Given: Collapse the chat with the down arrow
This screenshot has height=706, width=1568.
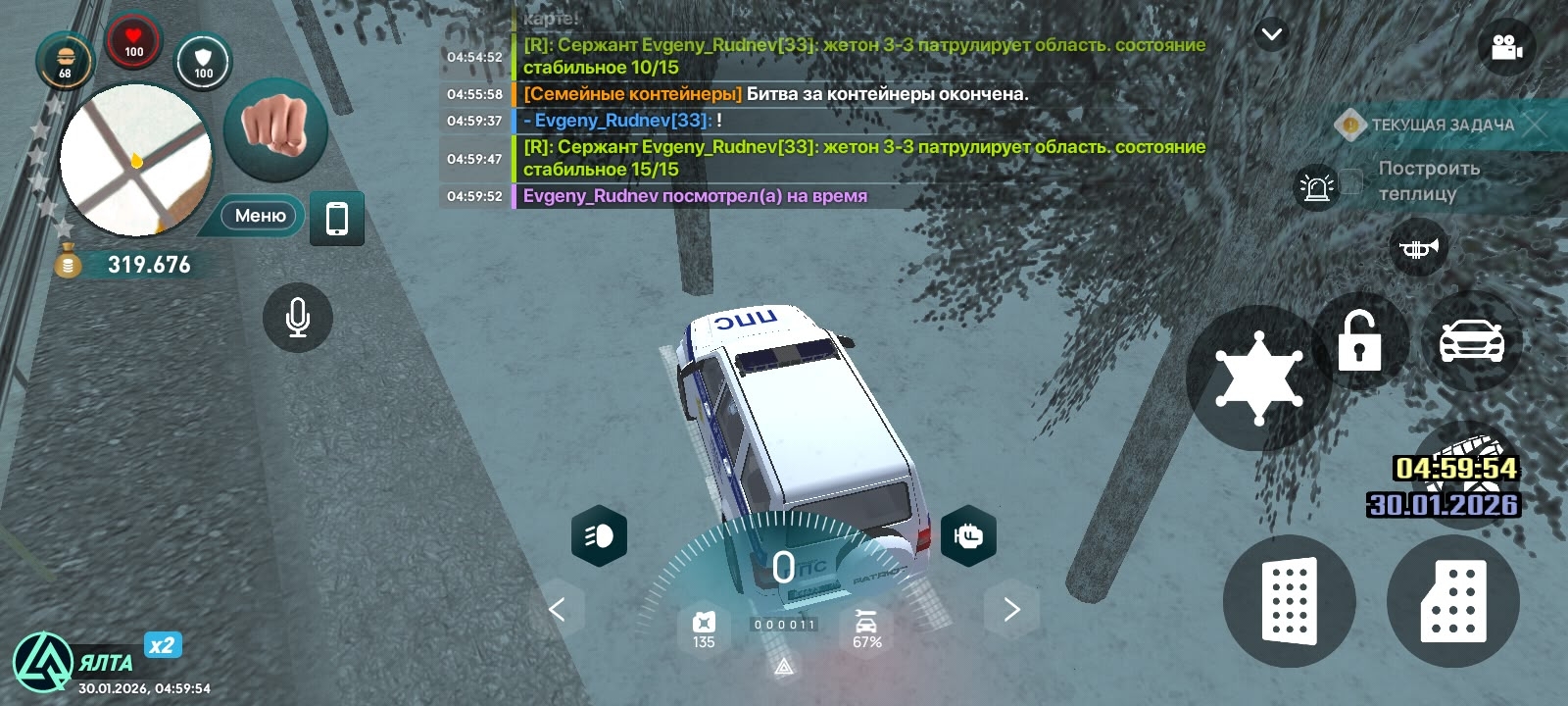Looking at the screenshot, I should point(1271,35).
